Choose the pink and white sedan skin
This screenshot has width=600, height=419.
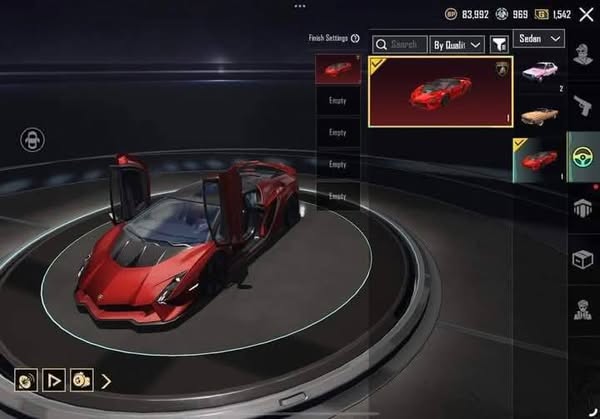point(541,73)
